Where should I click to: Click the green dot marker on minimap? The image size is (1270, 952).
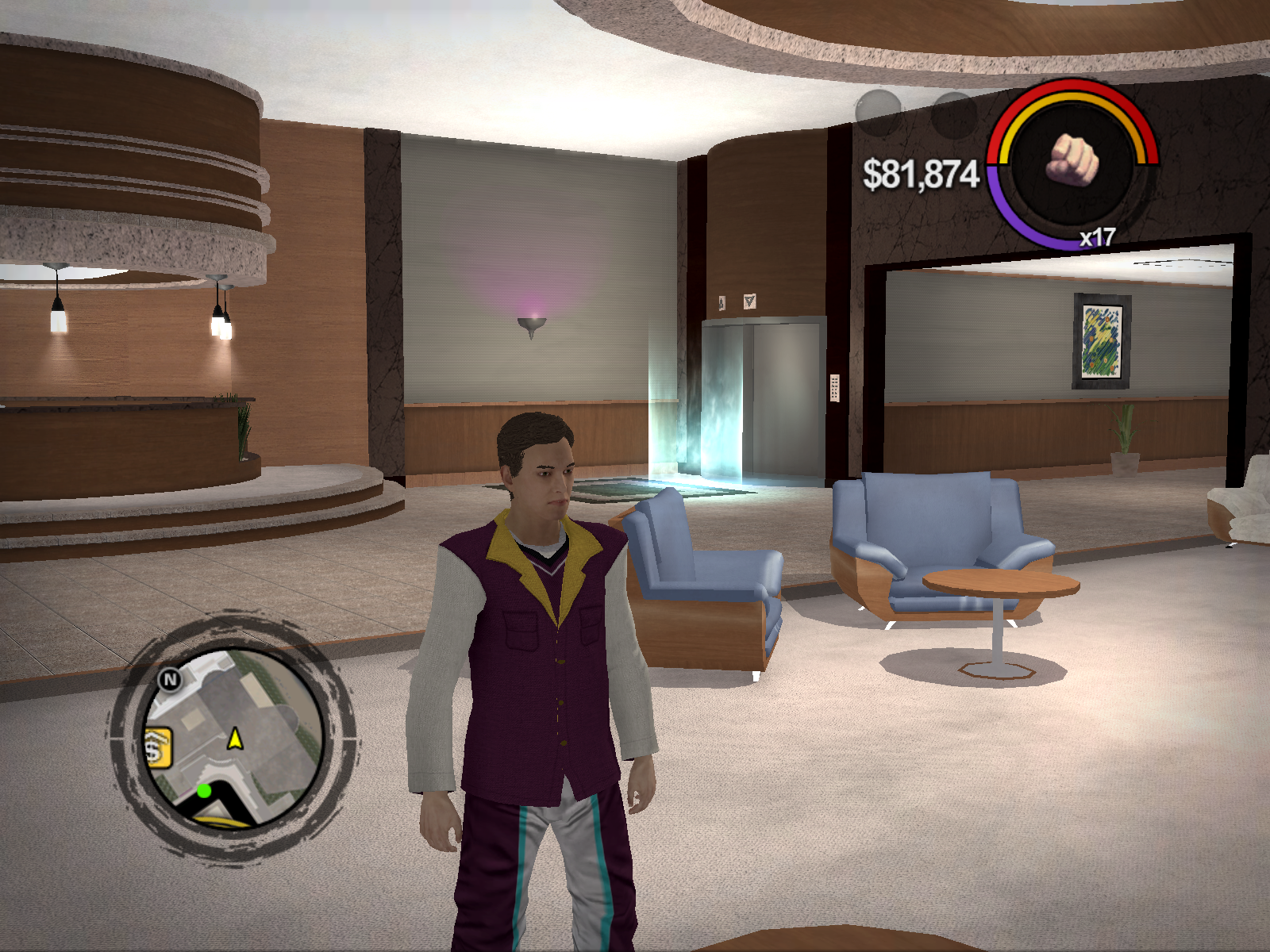pyautogui.click(x=204, y=790)
